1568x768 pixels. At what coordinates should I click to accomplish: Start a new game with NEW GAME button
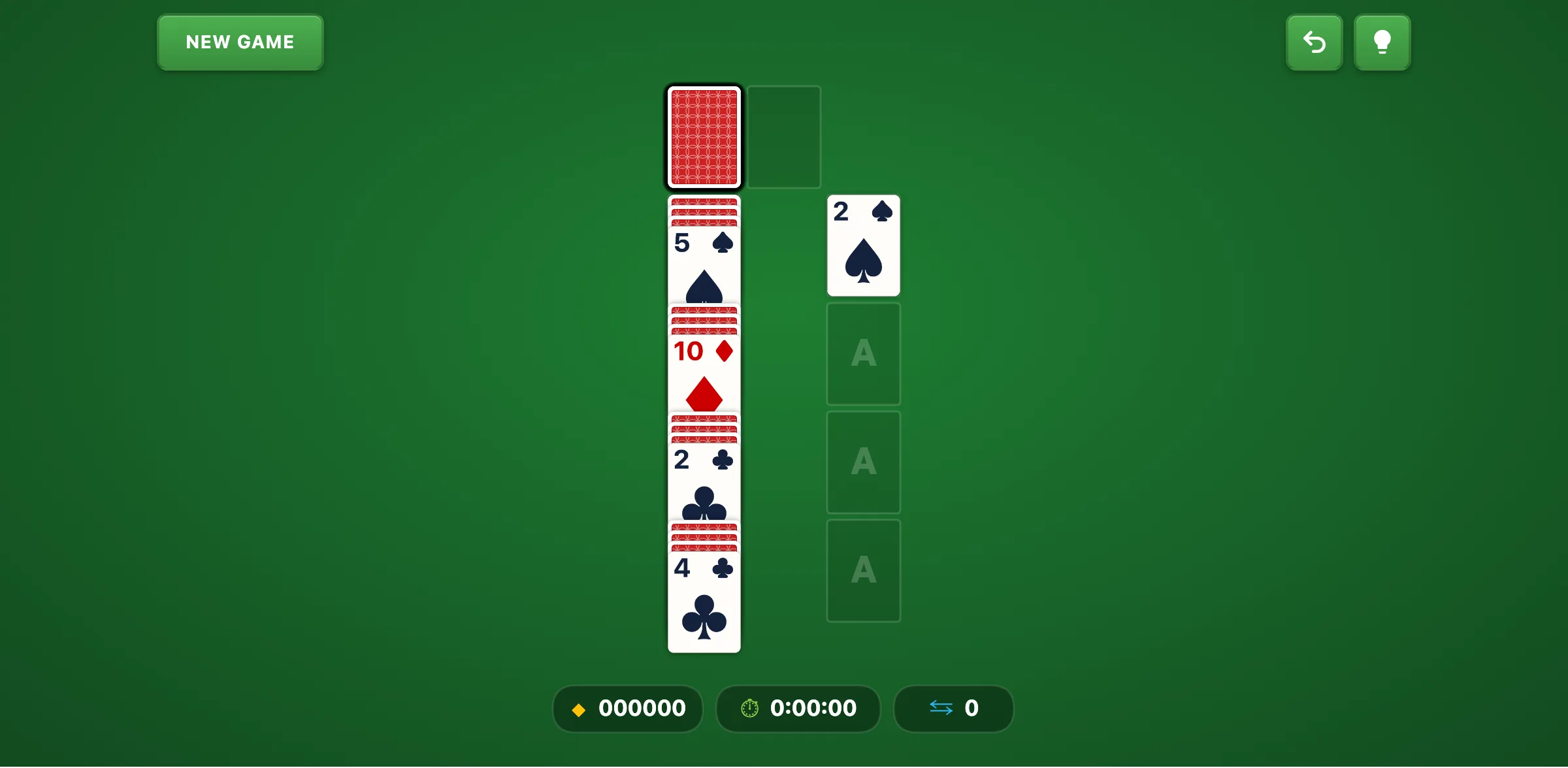(239, 42)
